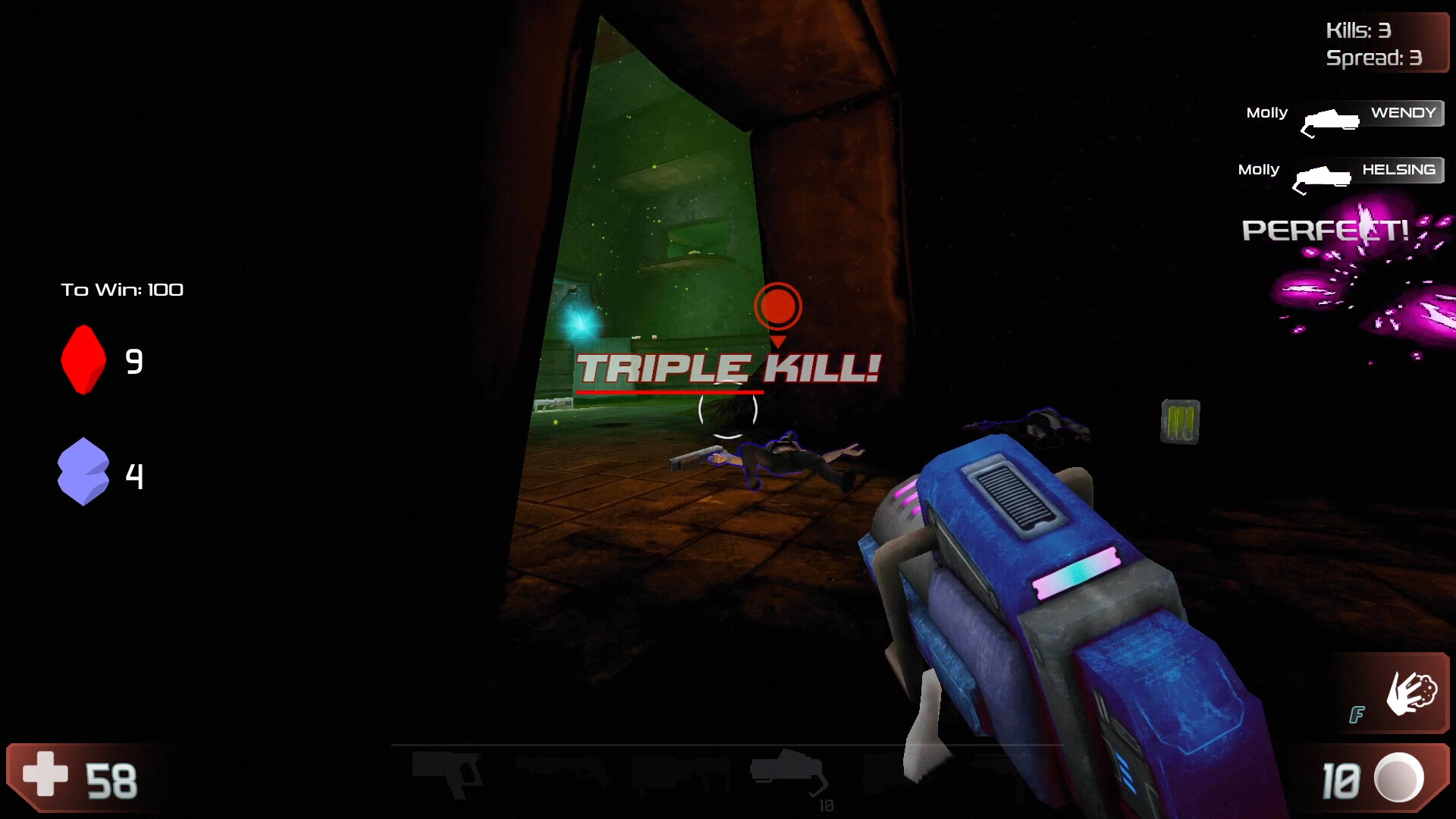The height and width of the screenshot is (819, 1456).
Task: Click the red enemy marker above the doorway
Action: [777, 306]
